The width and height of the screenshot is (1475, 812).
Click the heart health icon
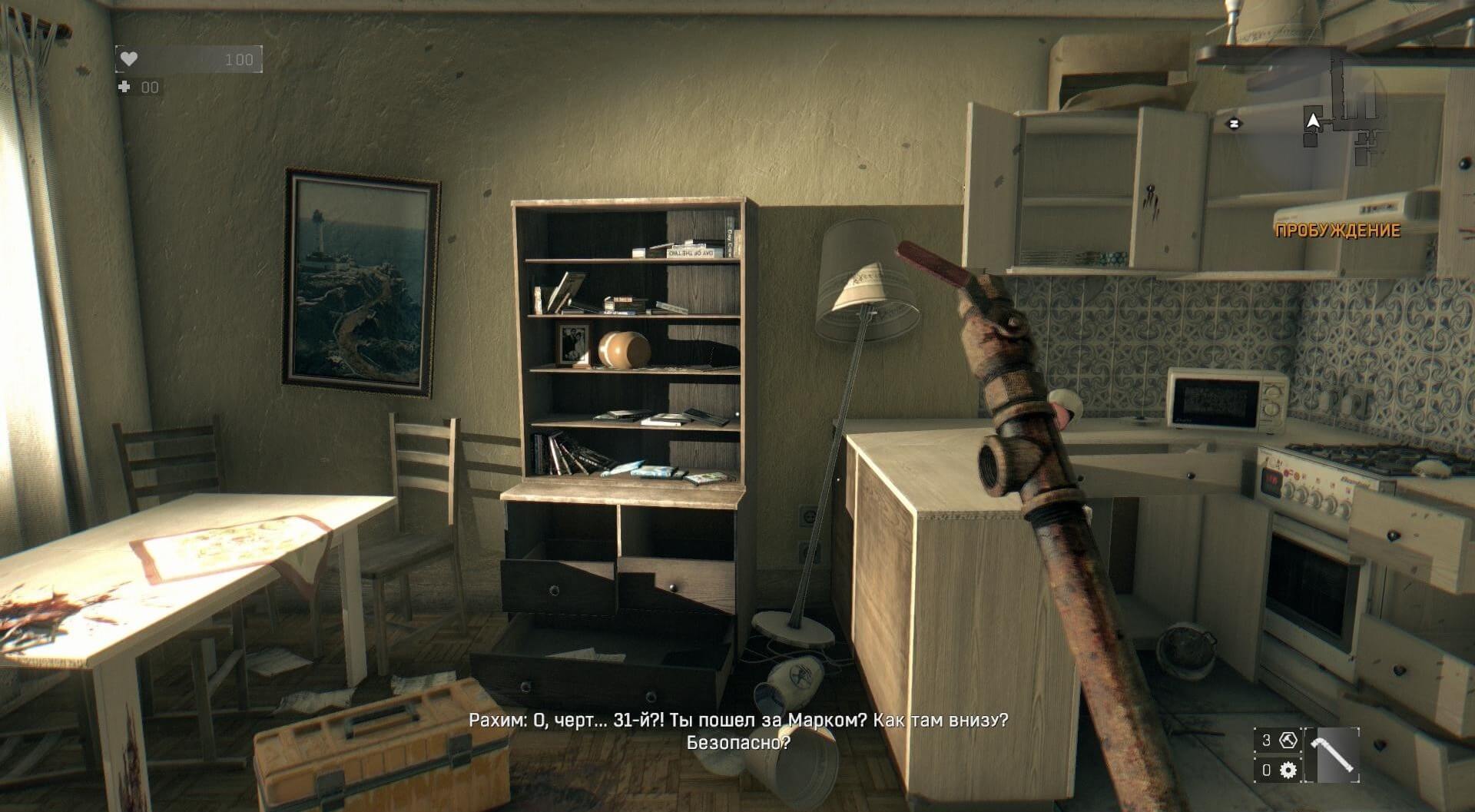(x=128, y=58)
